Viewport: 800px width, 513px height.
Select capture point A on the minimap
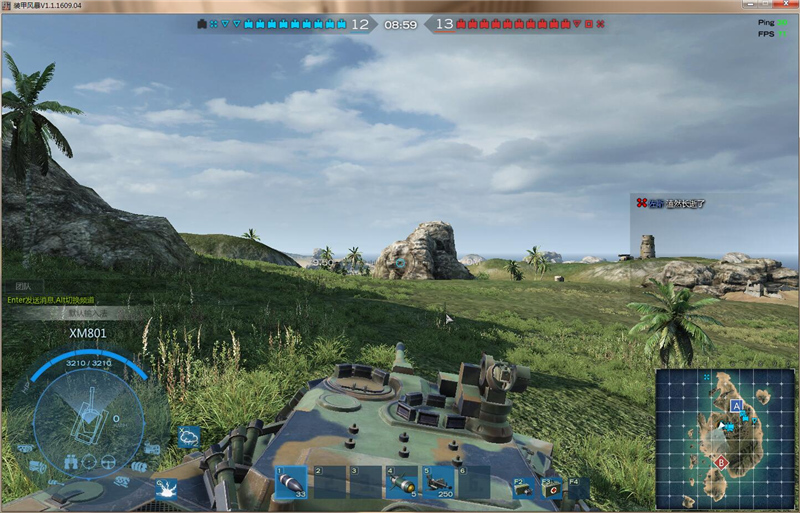[x=736, y=406]
